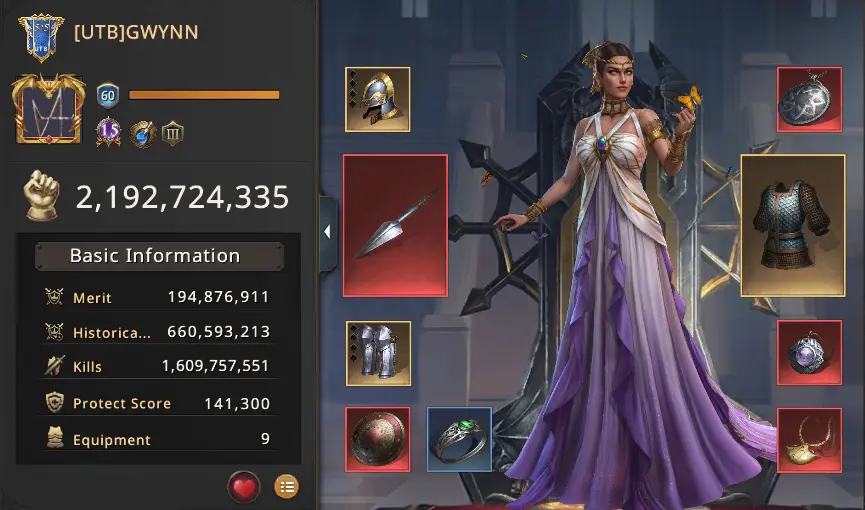Open the Basic Information header

coord(159,256)
